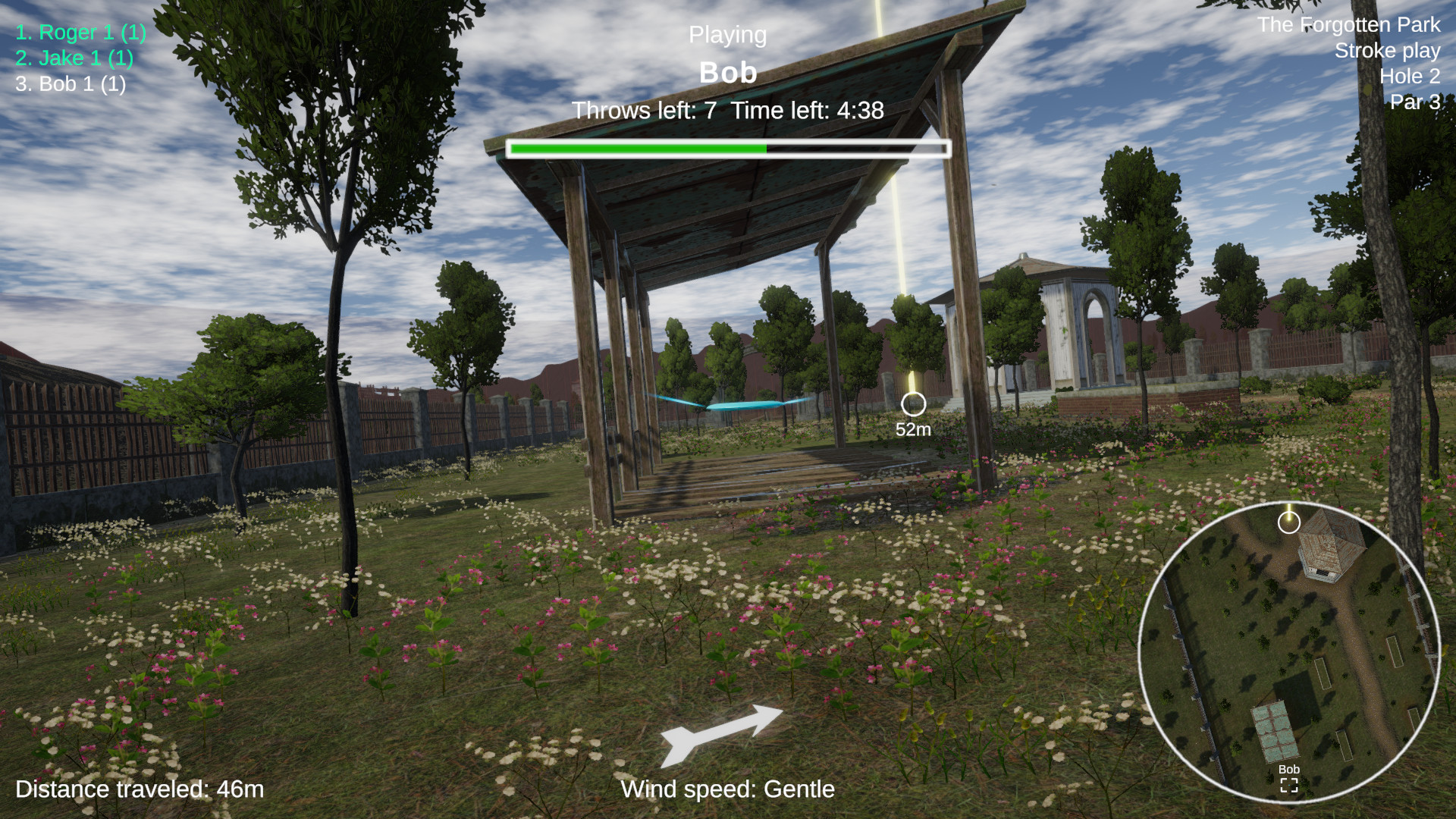Image resolution: width=1456 pixels, height=819 pixels.
Task: Select Bob's position bracket on the minimap
Action: pos(1288,786)
